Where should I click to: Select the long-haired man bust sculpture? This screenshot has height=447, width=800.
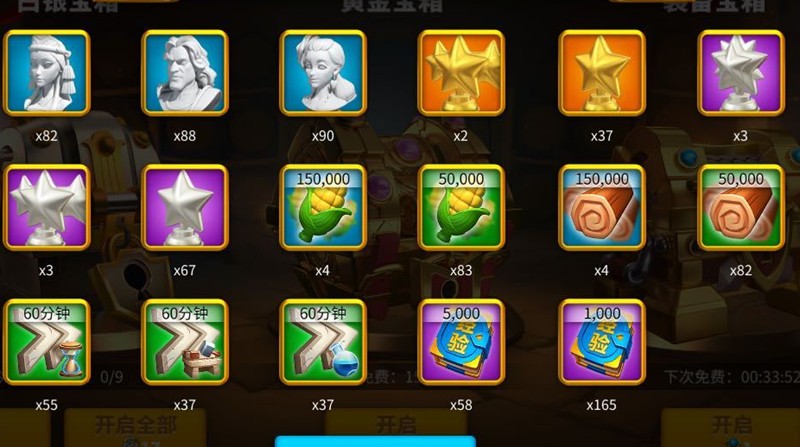click(x=185, y=72)
